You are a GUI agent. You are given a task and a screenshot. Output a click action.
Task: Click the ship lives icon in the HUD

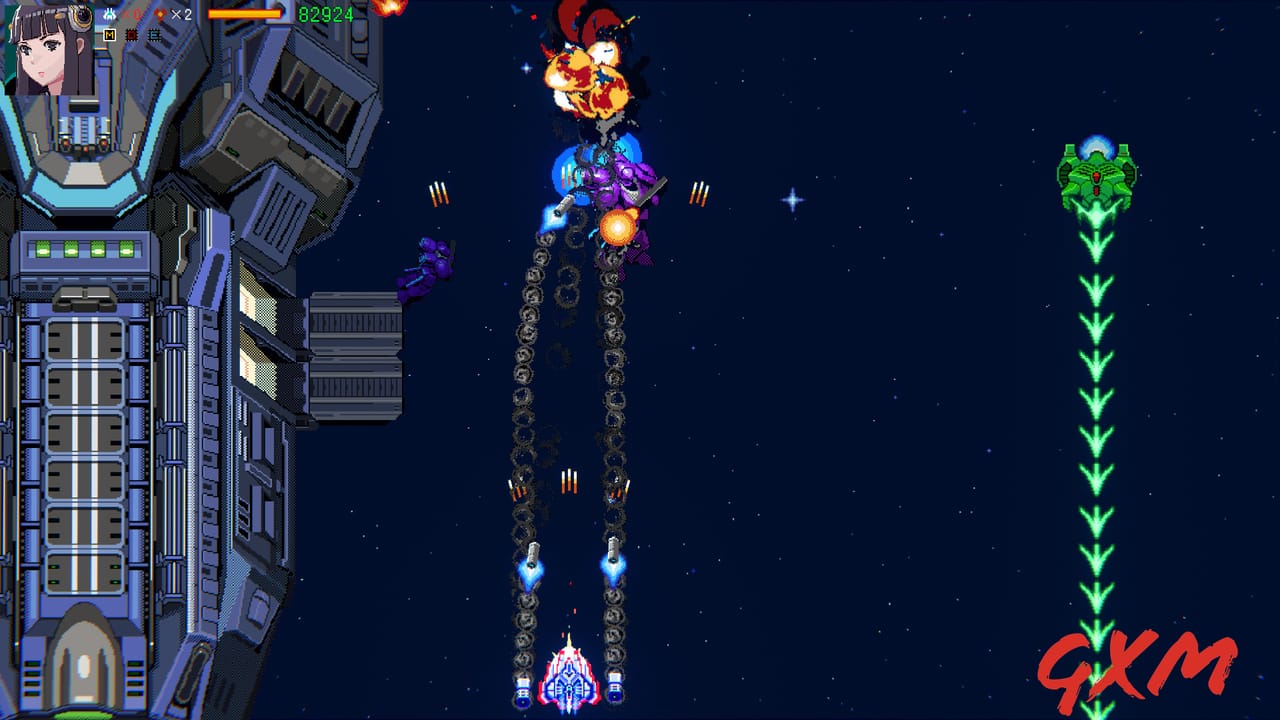(x=110, y=14)
